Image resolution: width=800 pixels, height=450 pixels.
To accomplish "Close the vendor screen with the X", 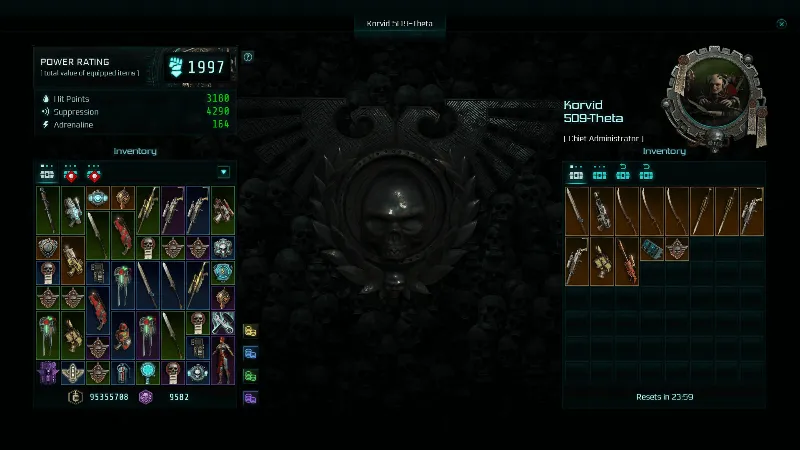I will (781, 24).
